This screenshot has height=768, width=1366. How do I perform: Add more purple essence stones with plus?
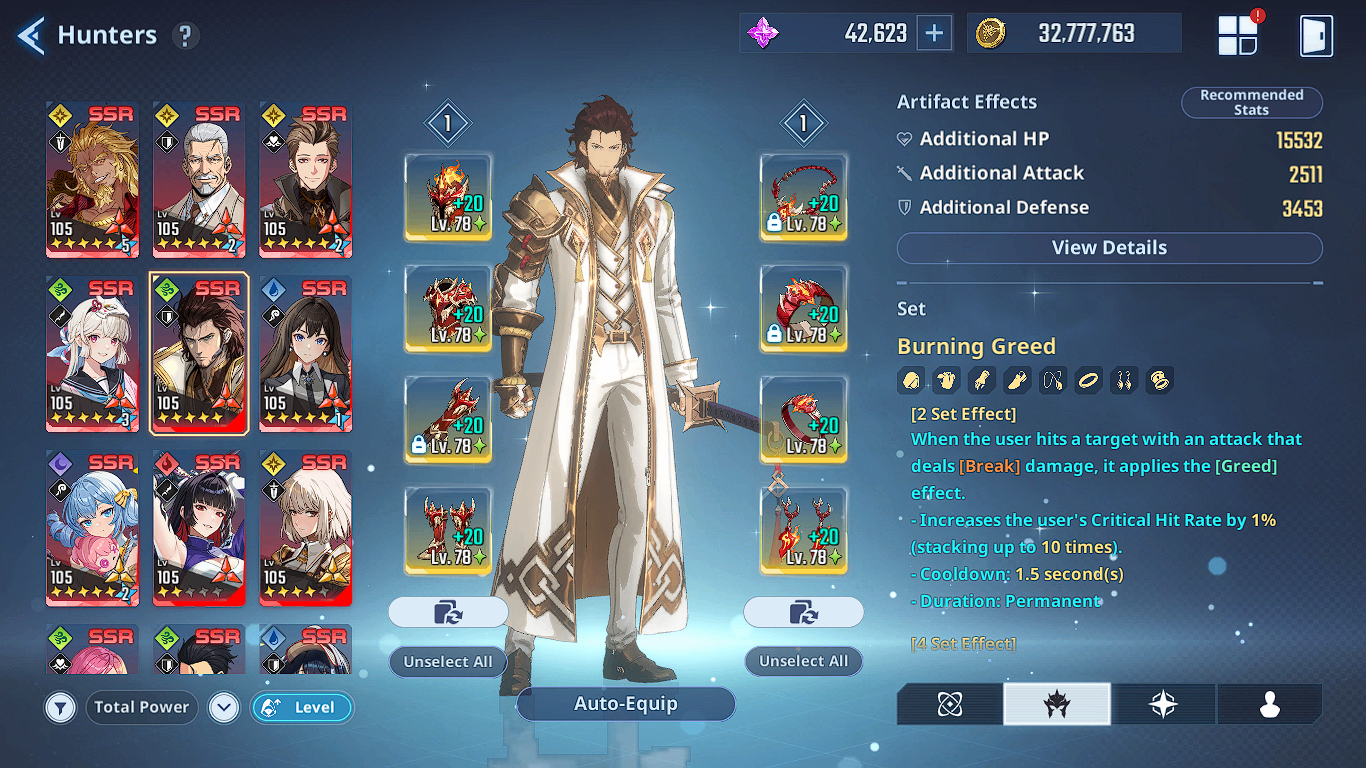(934, 33)
